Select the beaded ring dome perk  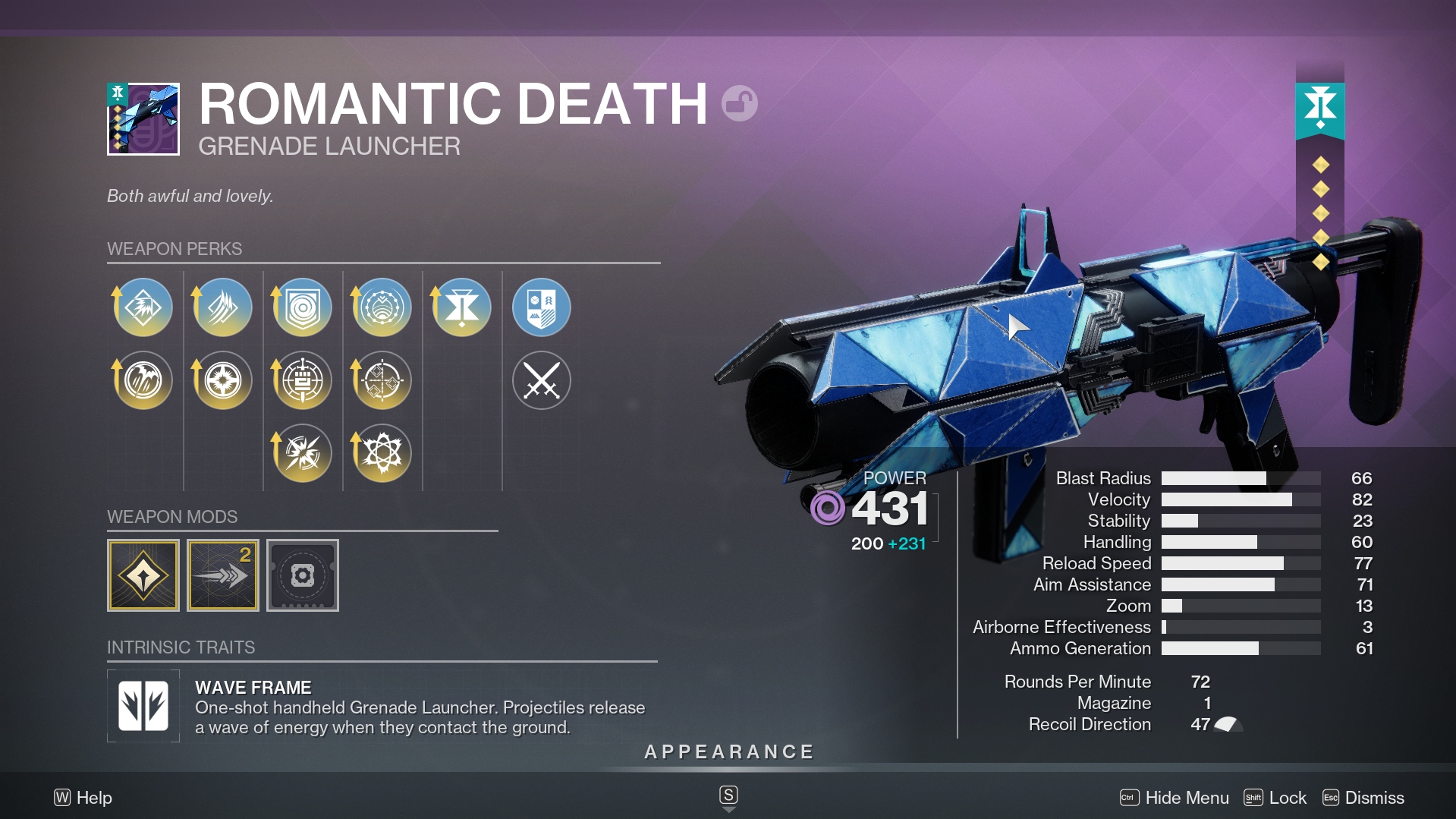382,307
